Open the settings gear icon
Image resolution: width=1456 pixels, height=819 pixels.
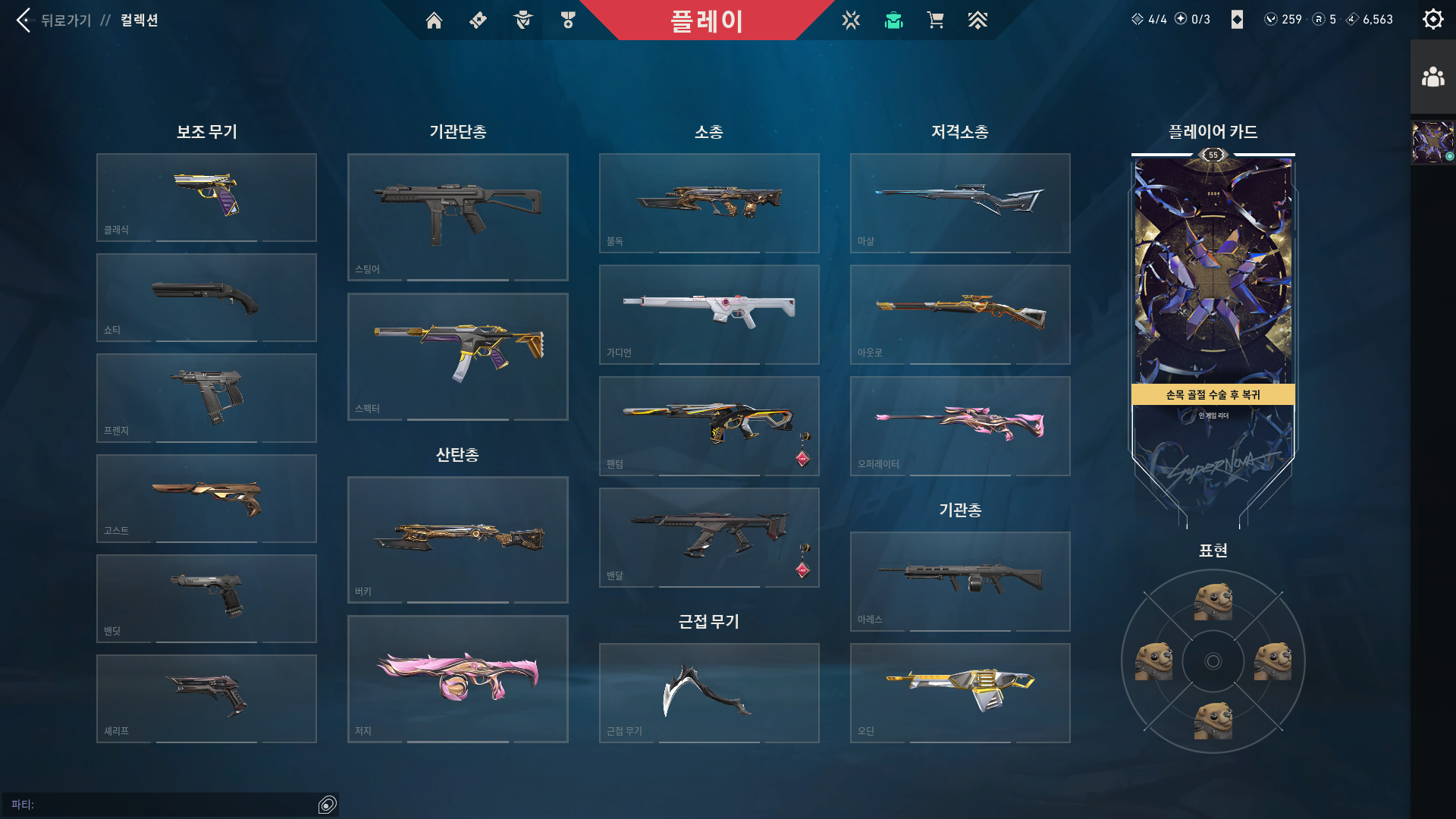(1432, 19)
